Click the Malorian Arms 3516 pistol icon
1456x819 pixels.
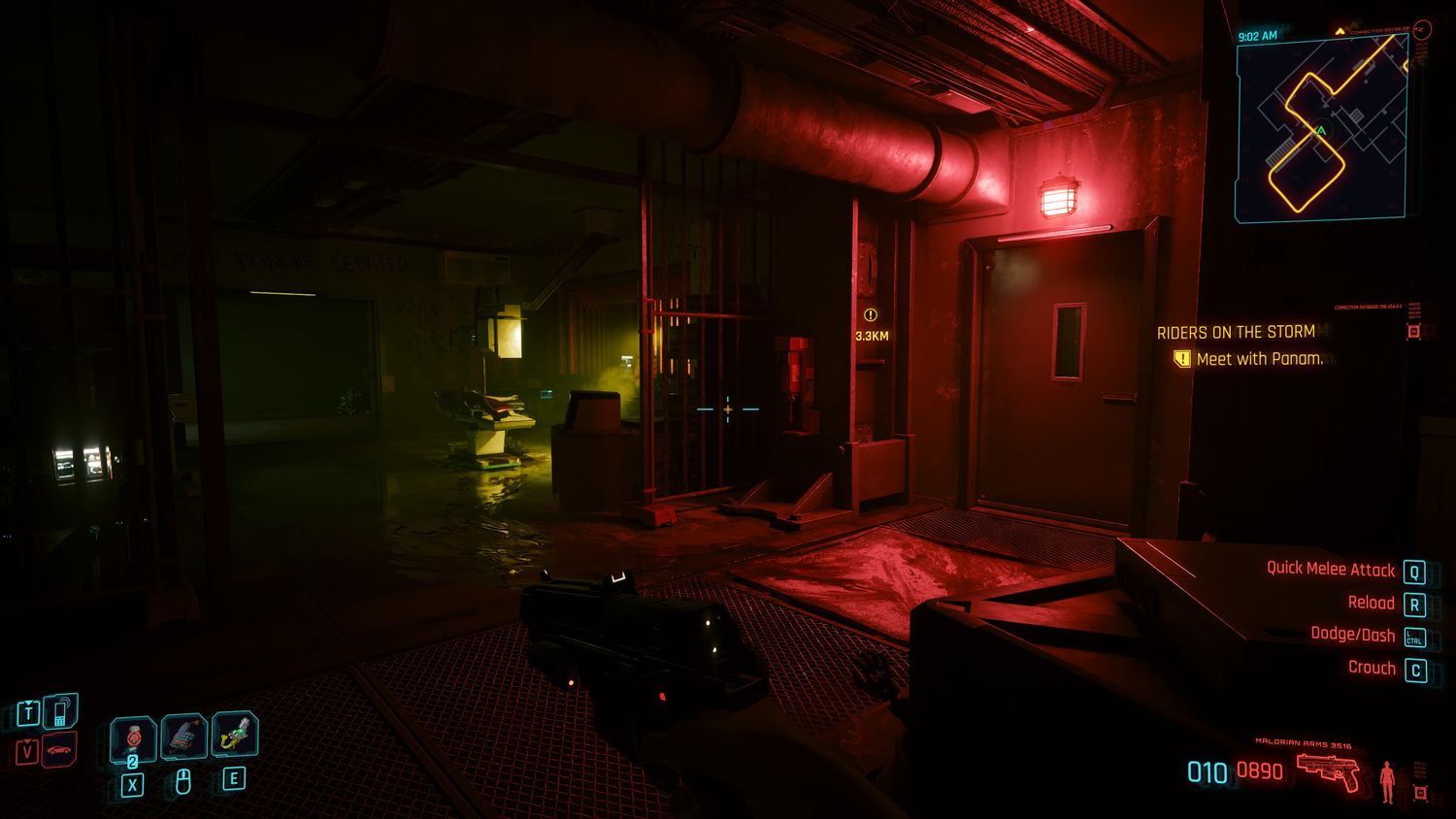click(x=1328, y=773)
